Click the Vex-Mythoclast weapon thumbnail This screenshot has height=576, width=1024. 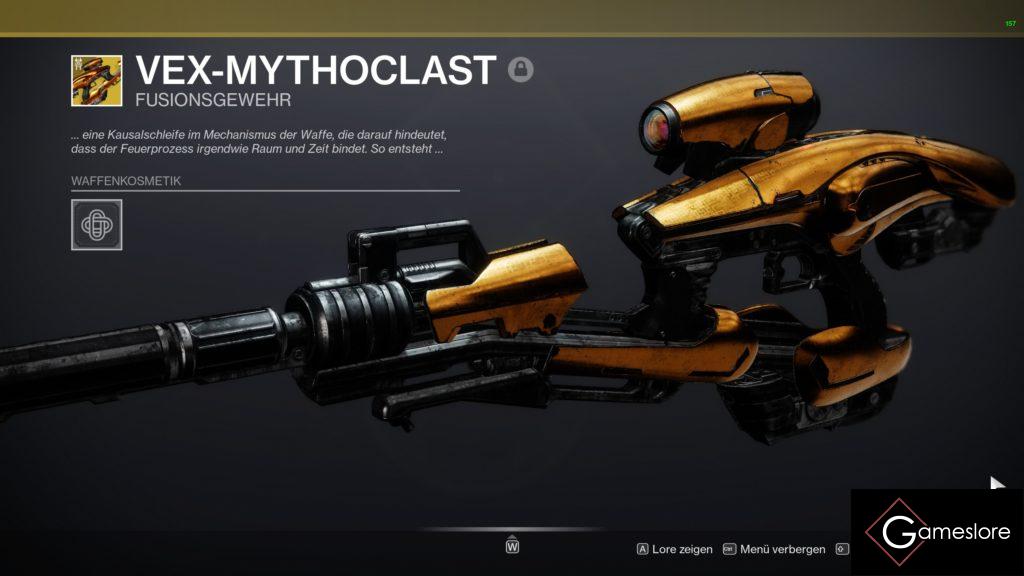(97, 81)
